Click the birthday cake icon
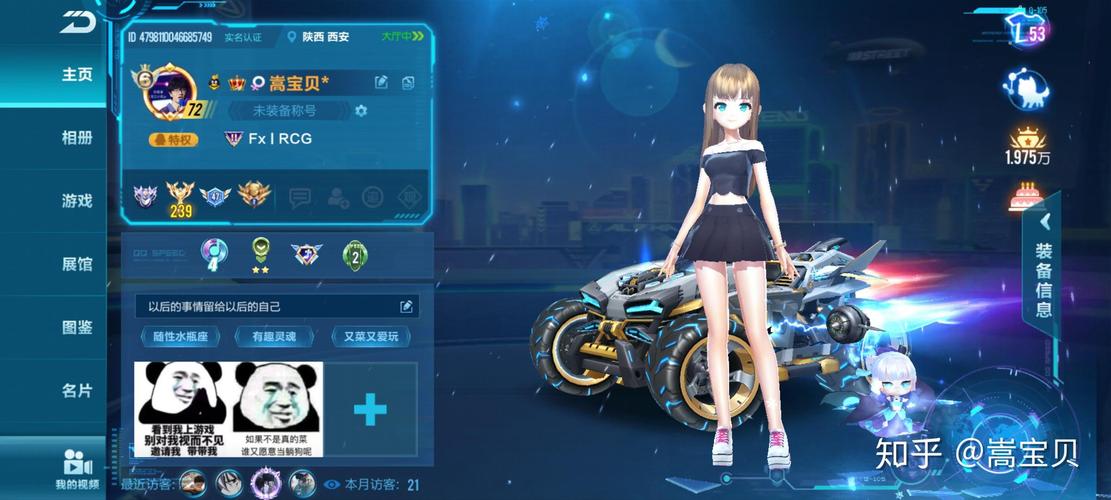 [x=1027, y=197]
